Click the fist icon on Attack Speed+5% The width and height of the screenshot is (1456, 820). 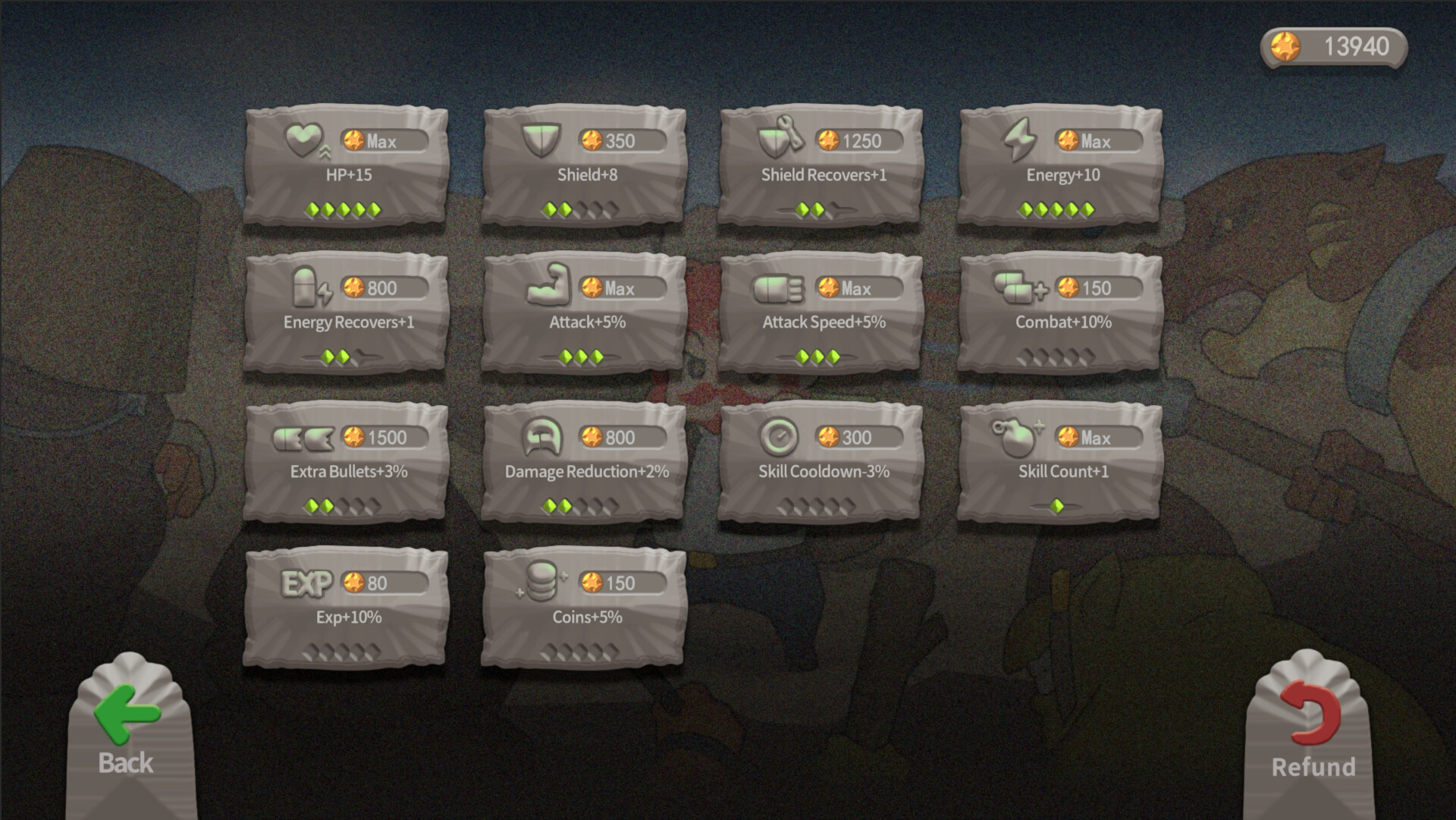click(780, 287)
